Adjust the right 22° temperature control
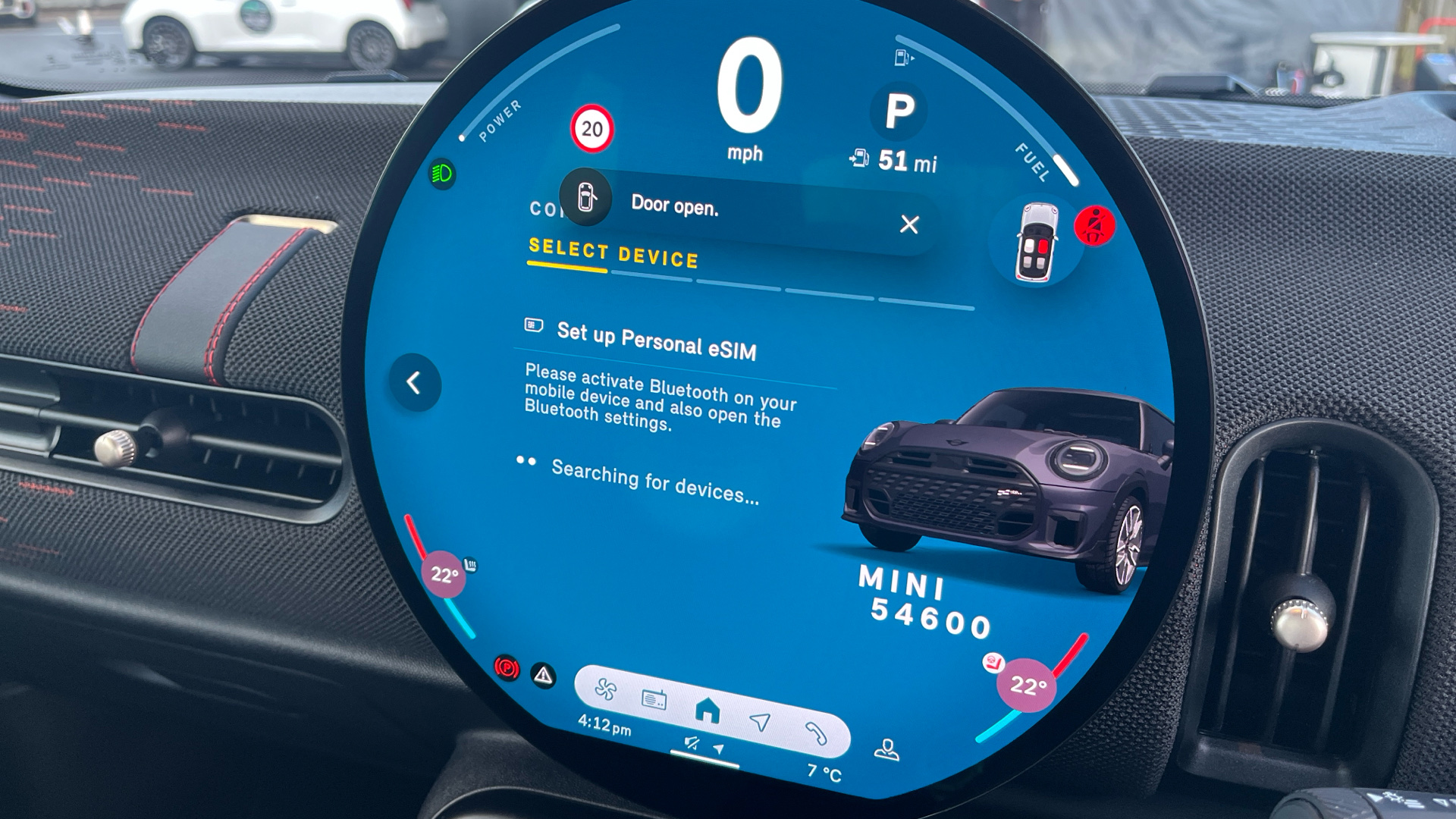This screenshot has width=1456, height=819. click(1027, 686)
